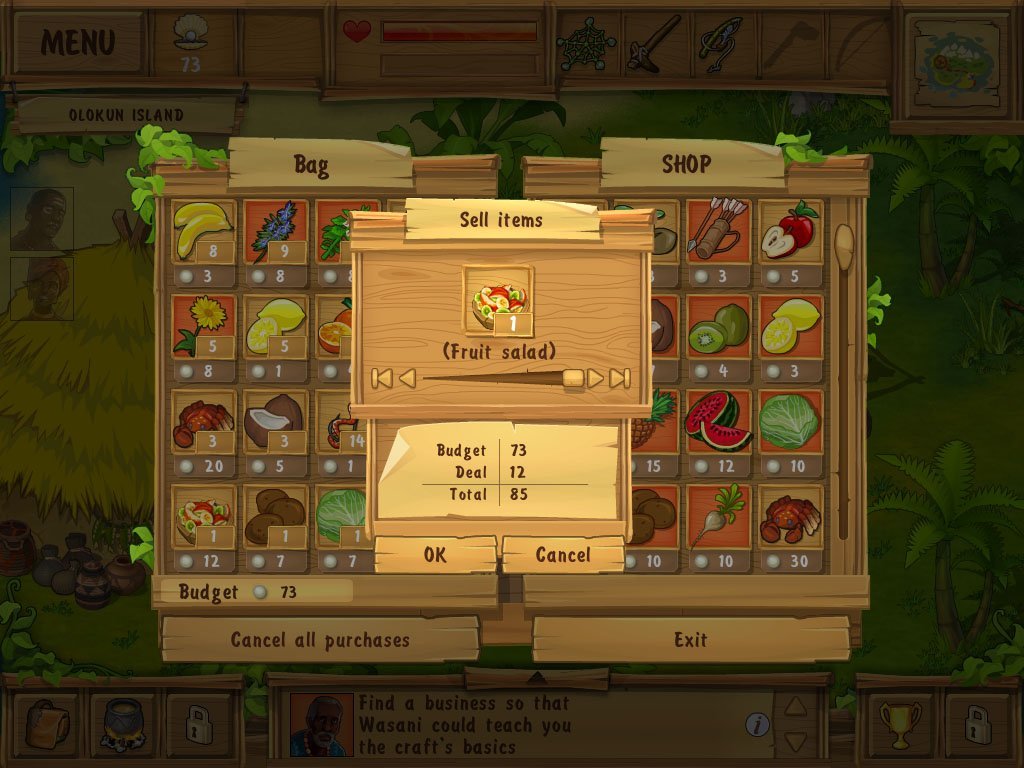This screenshot has height=768, width=1024.
Task: Show quest info with the i button
Action: point(758,724)
